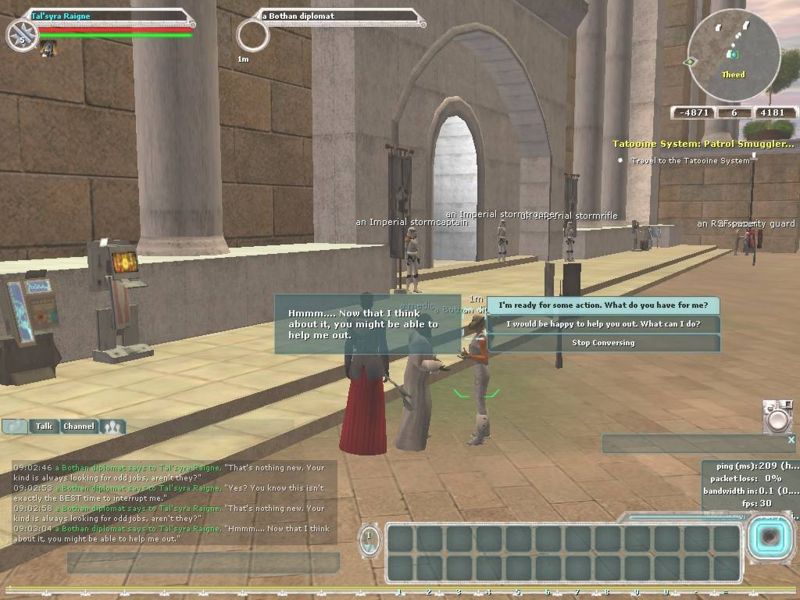Choose "I'm ready for some action" reply
The image size is (800, 600).
[603, 305]
